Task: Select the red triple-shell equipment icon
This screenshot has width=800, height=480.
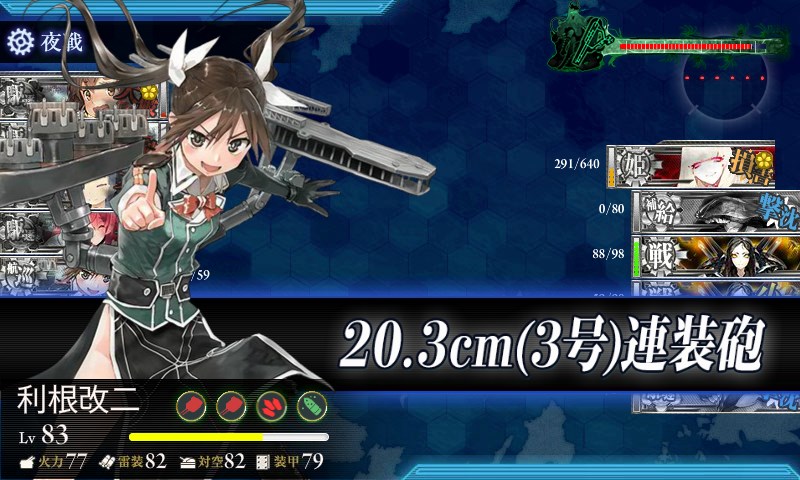Action: (272, 406)
